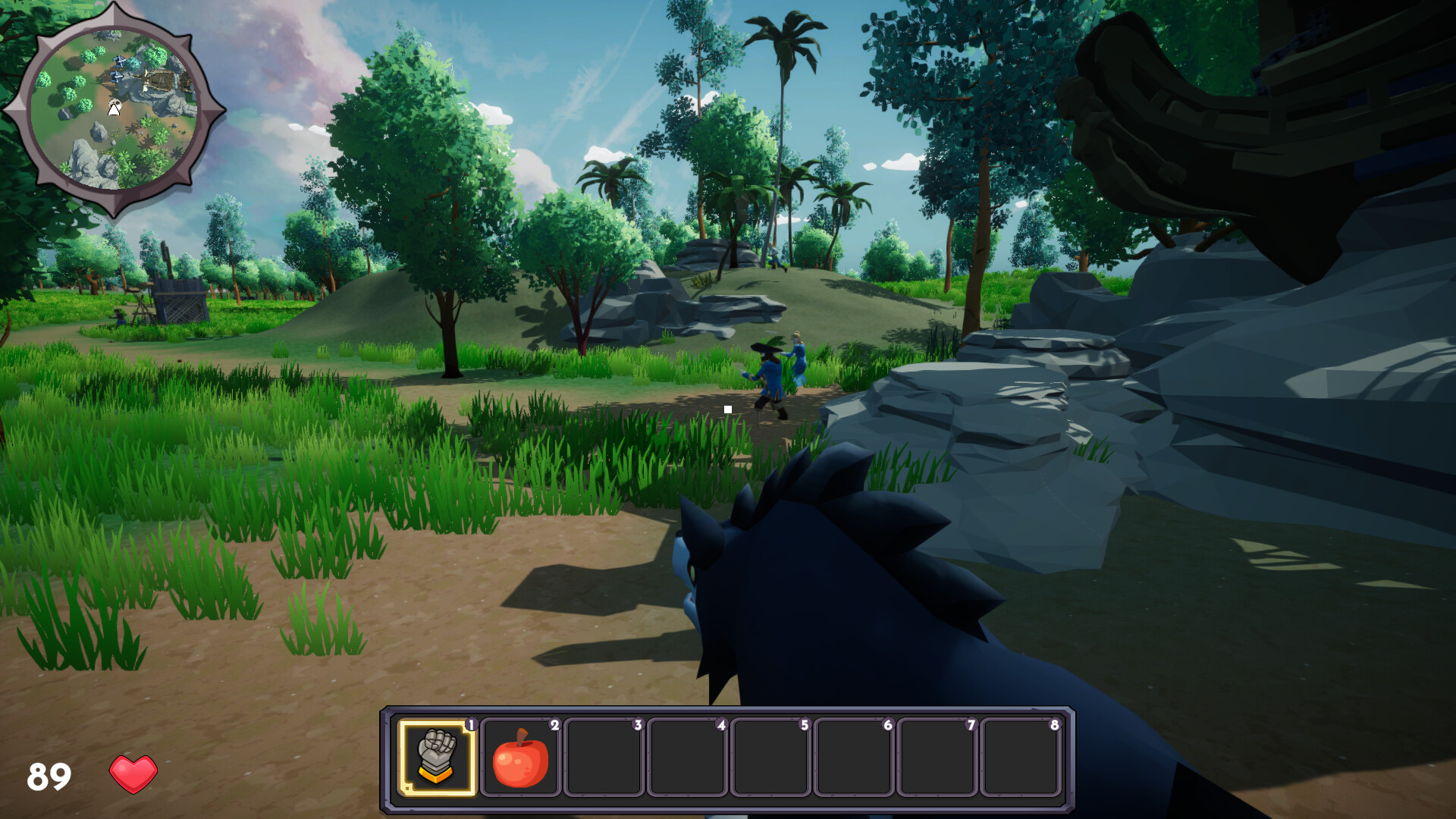Click the blue ship marker on the minimap

117,74
